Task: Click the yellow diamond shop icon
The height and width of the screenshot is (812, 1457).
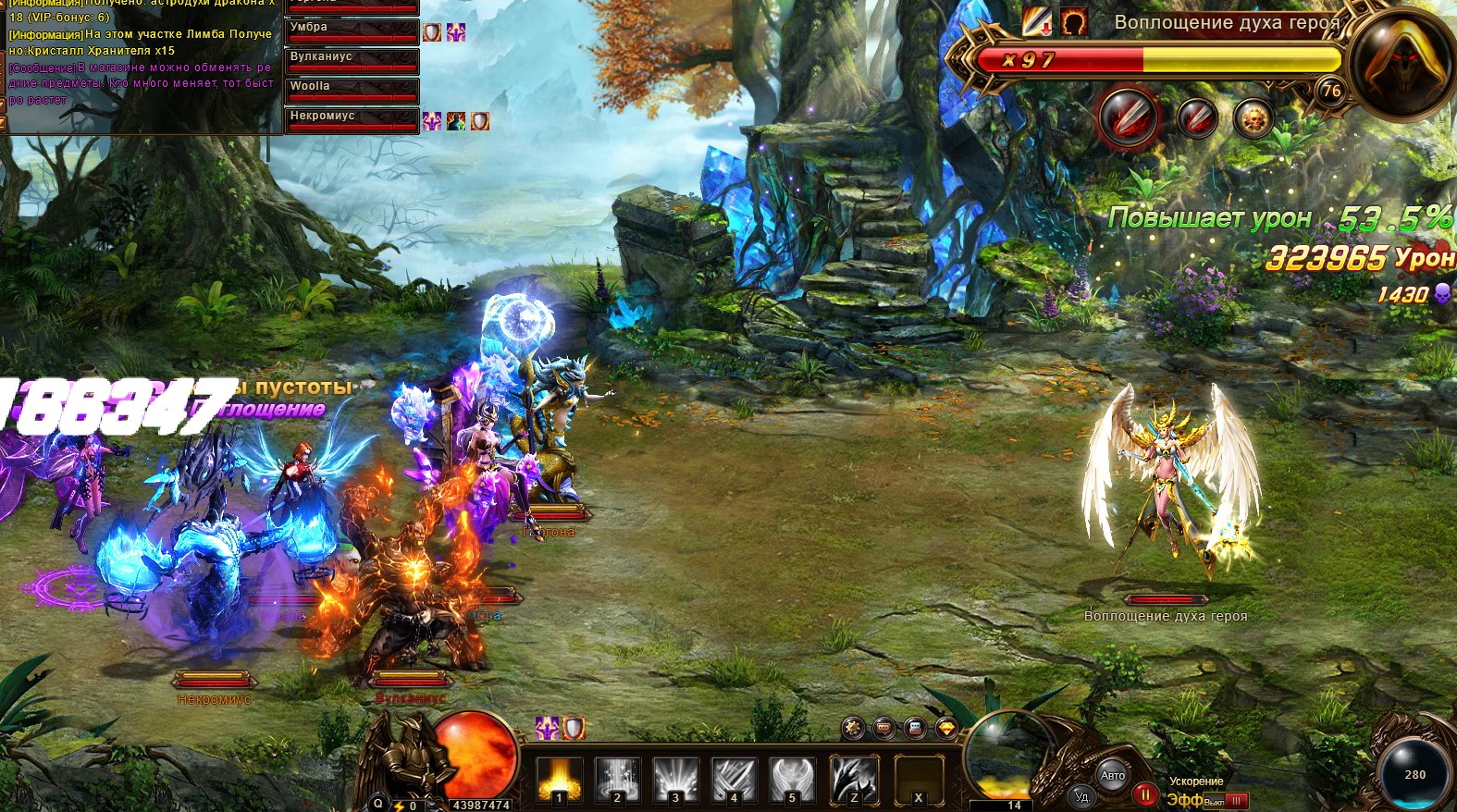Action: pos(945,728)
